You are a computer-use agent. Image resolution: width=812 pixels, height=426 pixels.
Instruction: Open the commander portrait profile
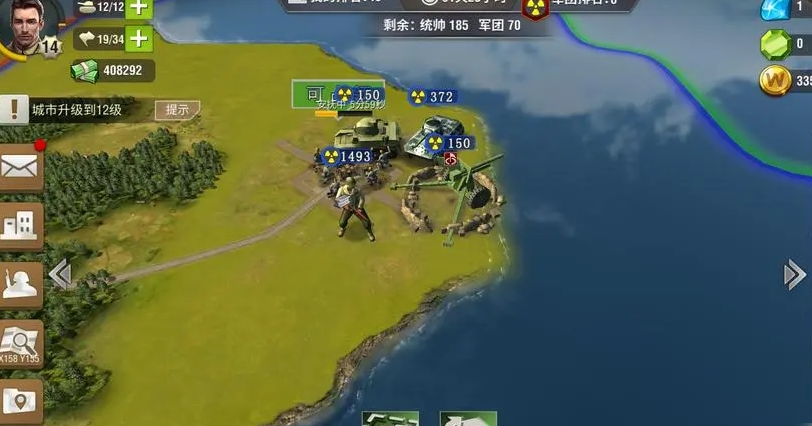(30, 25)
